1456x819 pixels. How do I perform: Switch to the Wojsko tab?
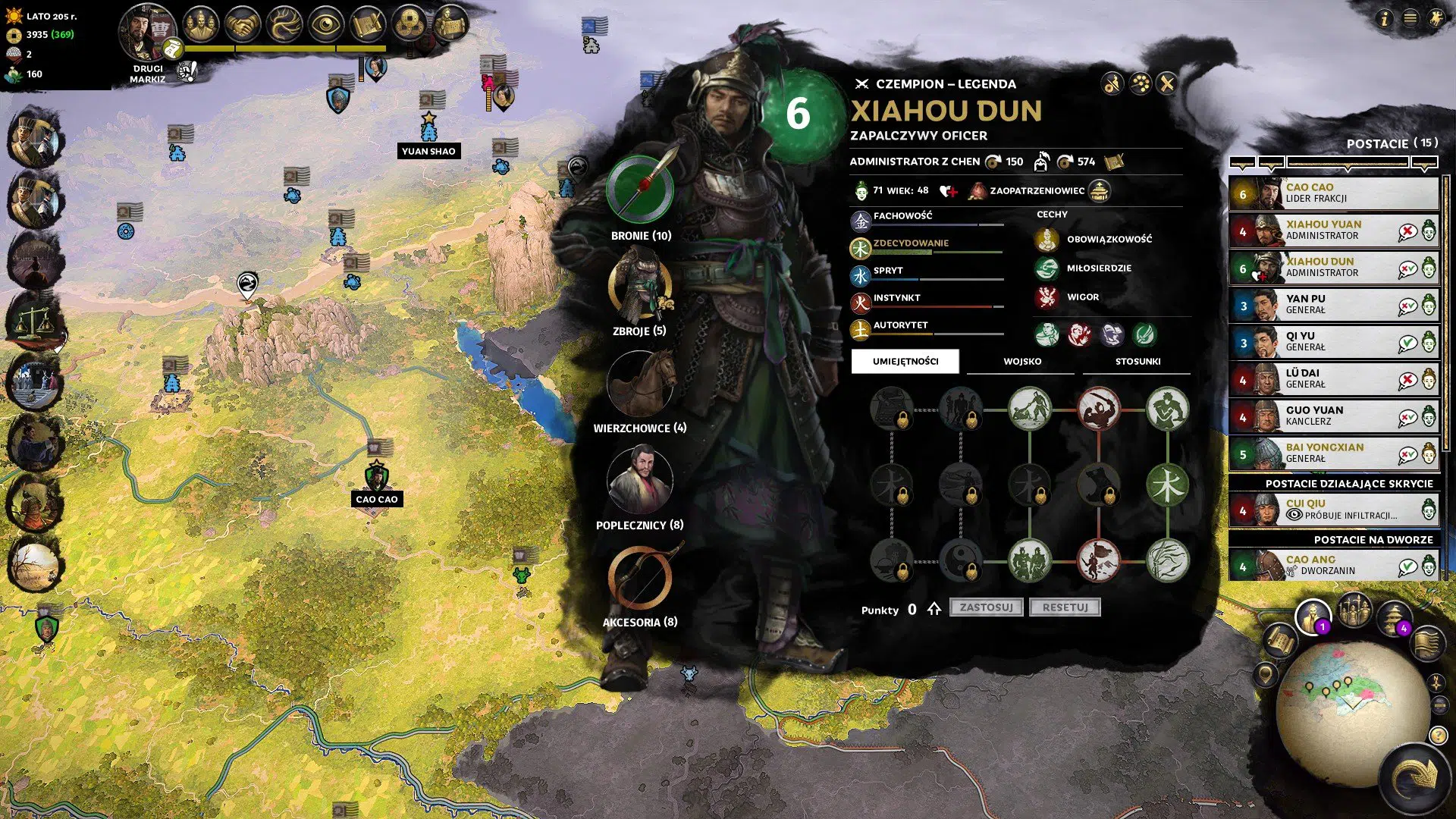pos(1021,362)
